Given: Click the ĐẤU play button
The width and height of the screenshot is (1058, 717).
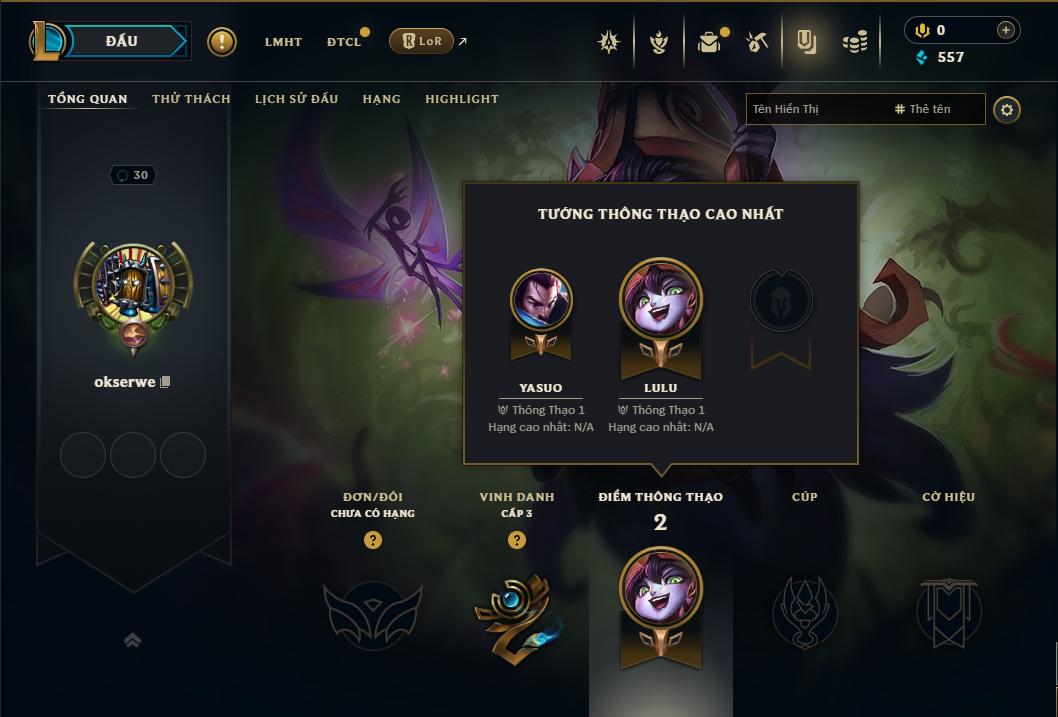Looking at the screenshot, I should point(121,41).
